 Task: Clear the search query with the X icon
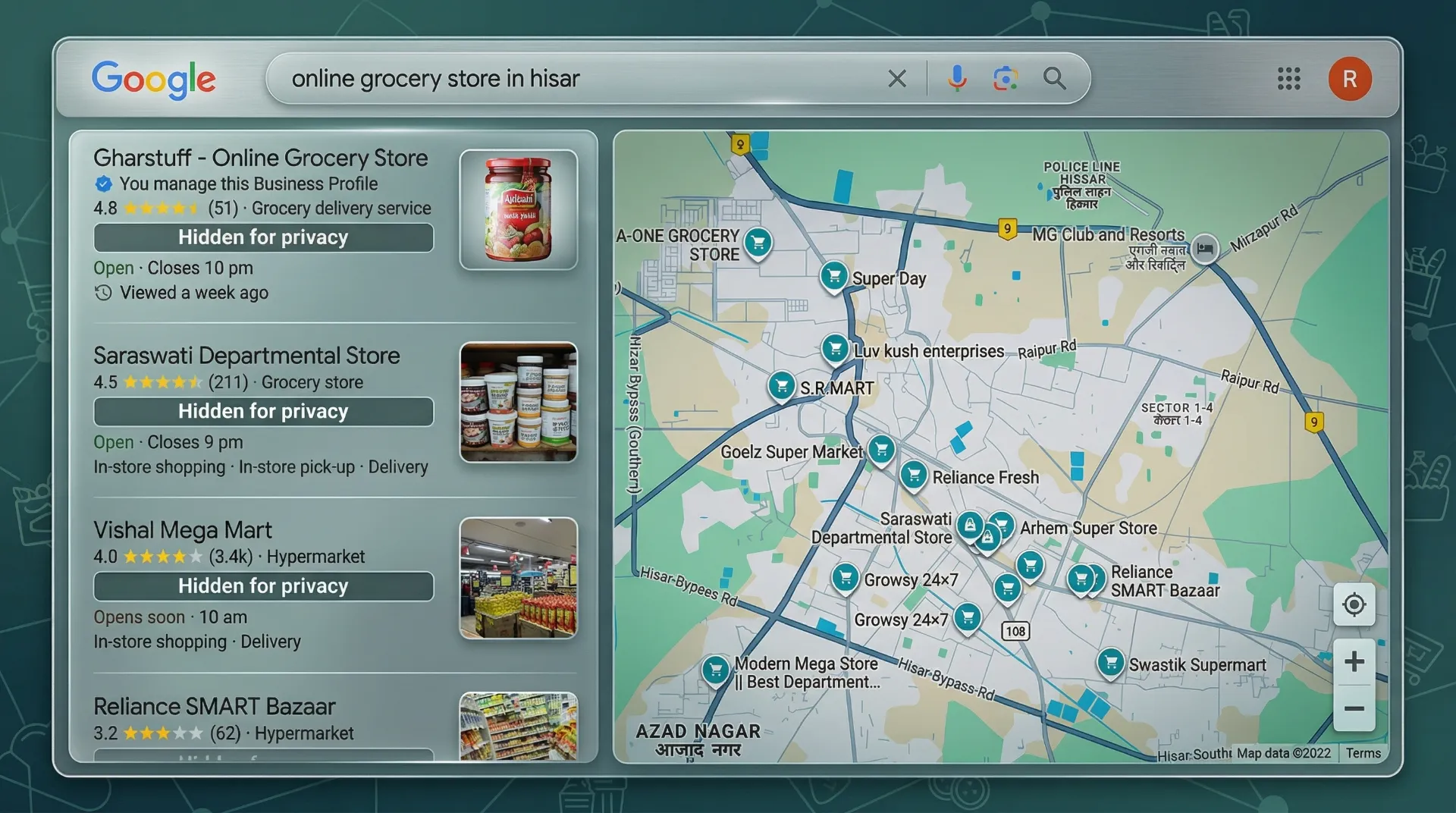point(898,78)
